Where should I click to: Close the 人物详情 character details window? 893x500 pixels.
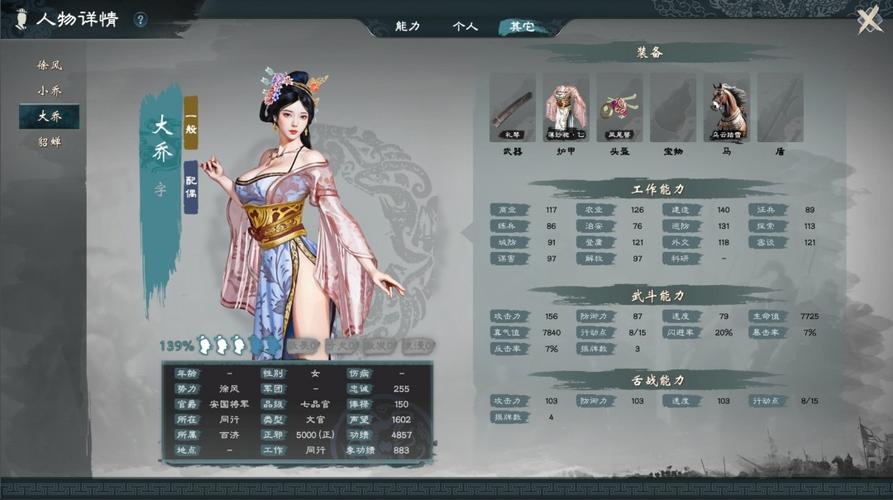click(x=869, y=20)
